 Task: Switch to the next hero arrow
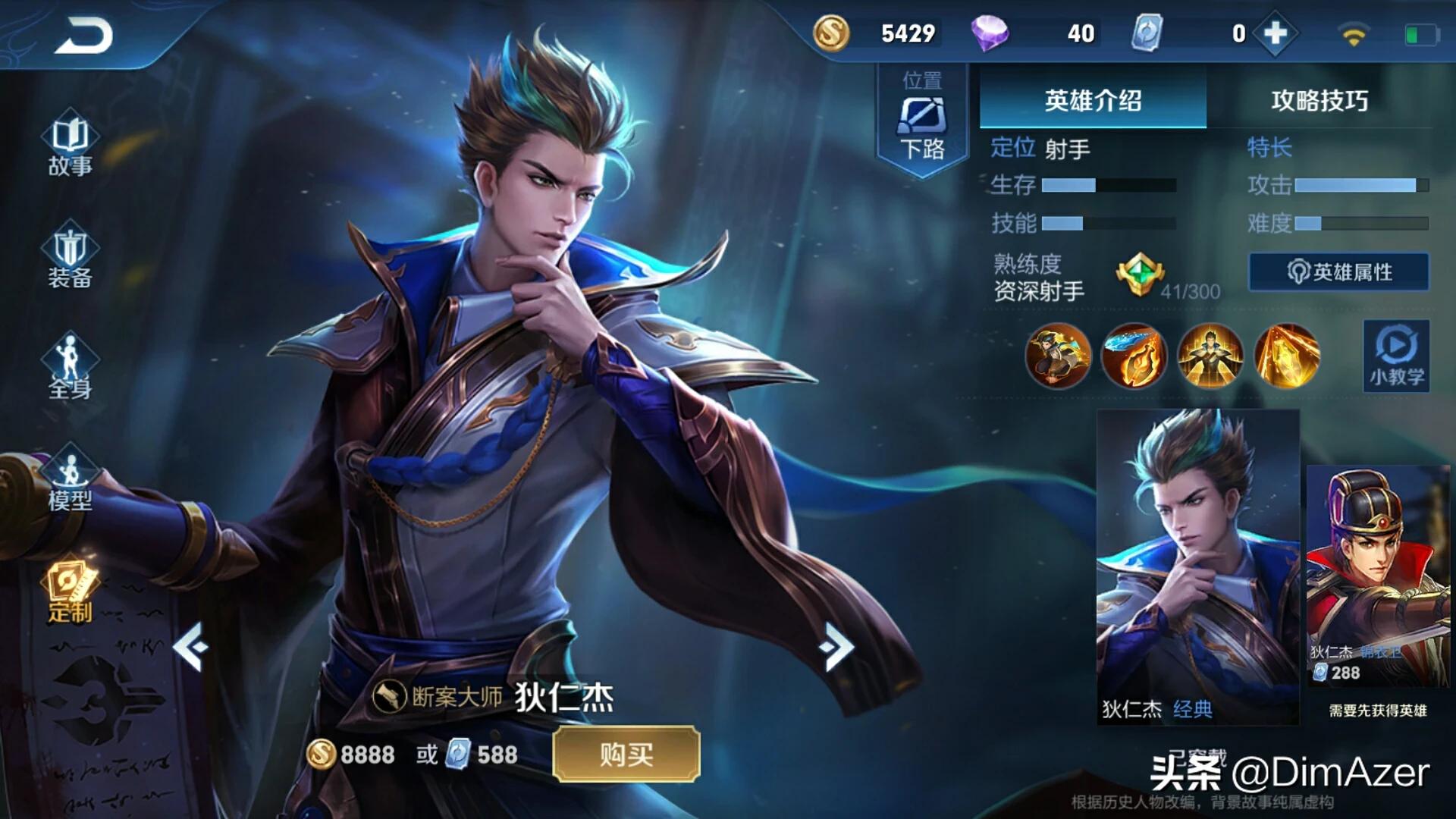(x=837, y=646)
